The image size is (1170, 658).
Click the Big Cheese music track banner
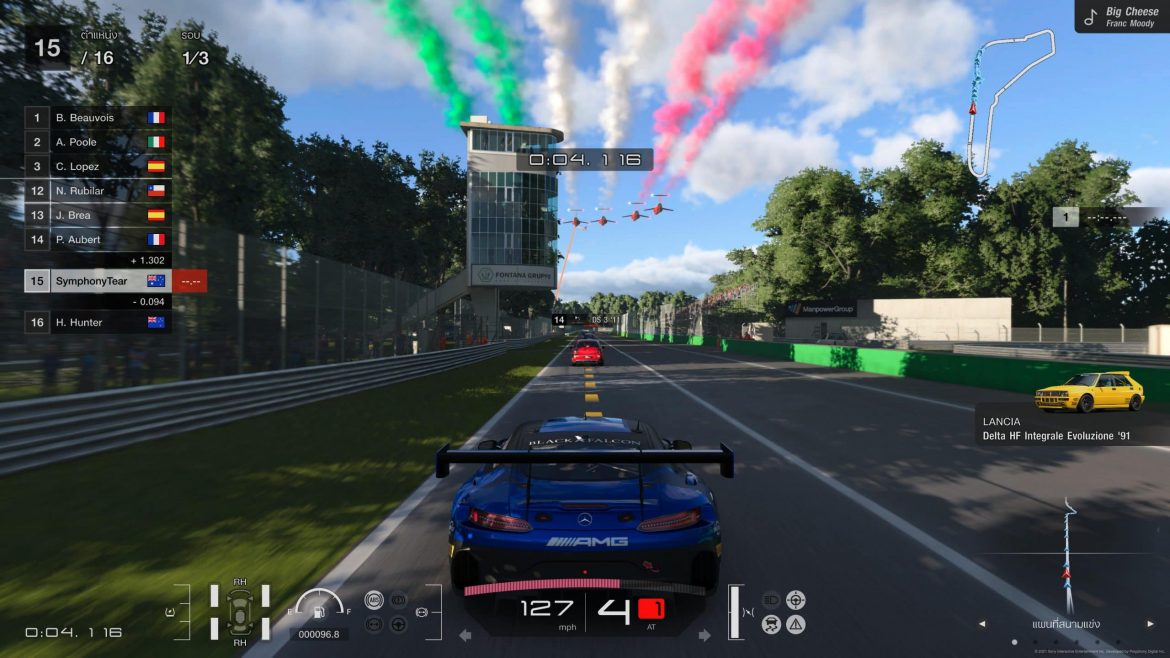(1121, 16)
